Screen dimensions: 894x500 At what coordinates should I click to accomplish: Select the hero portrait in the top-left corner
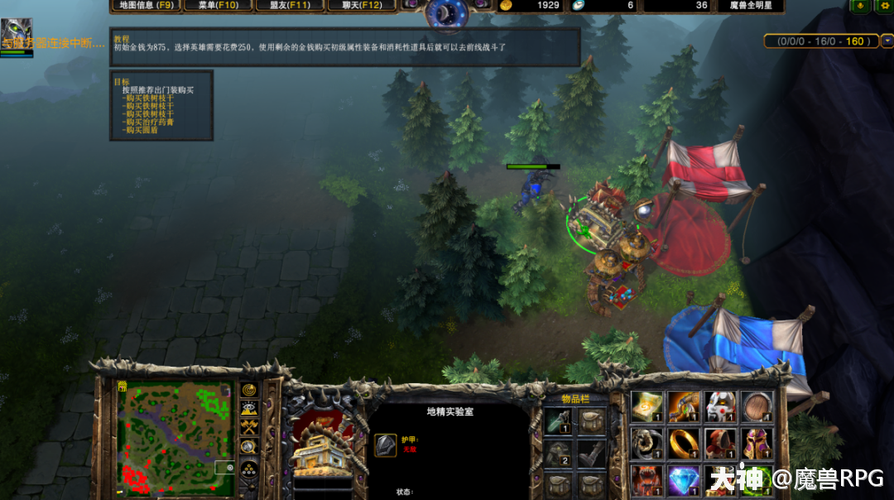pyautogui.click(x=16, y=37)
